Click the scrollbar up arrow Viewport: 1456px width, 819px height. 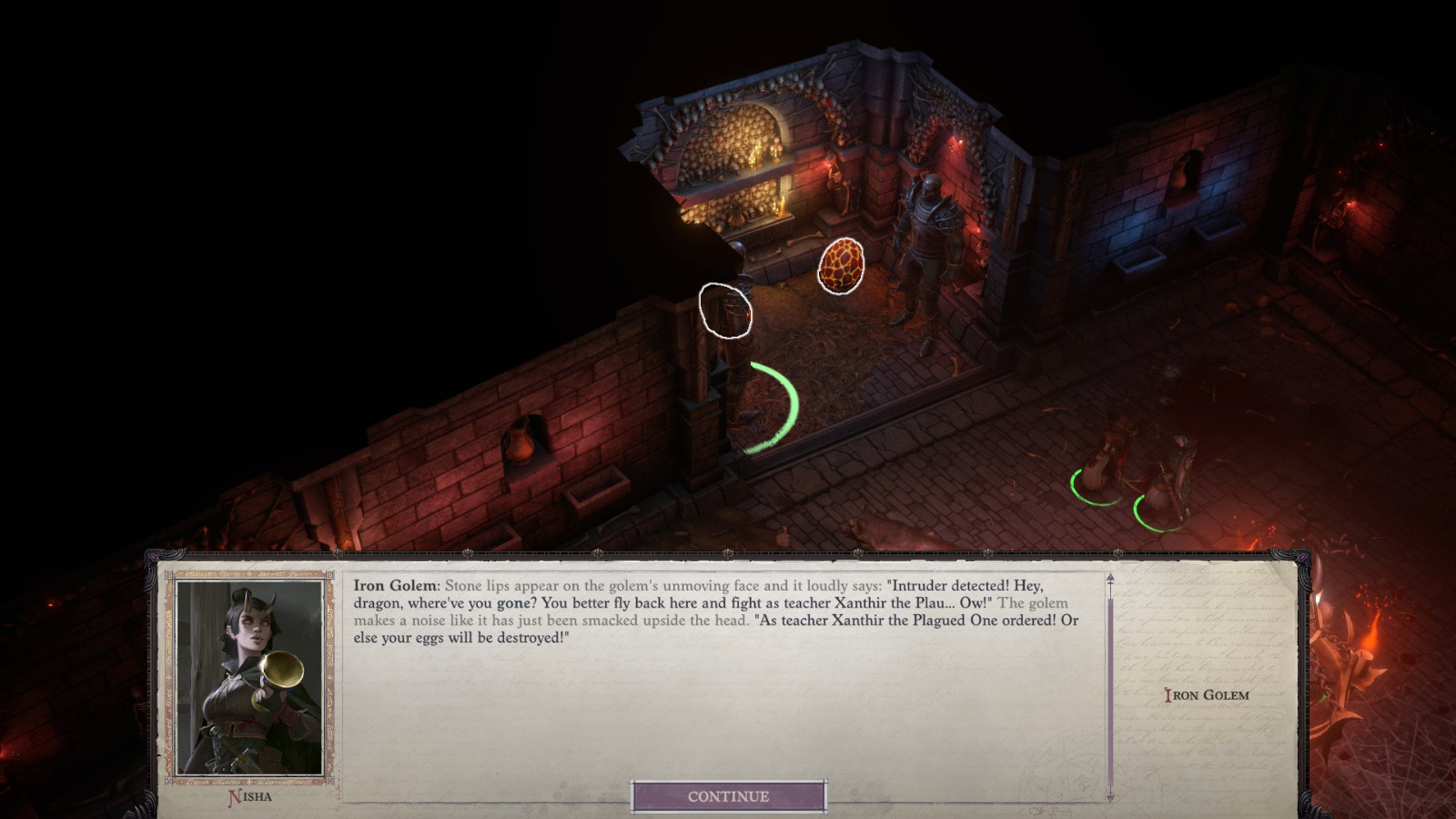tap(1110, 577)
